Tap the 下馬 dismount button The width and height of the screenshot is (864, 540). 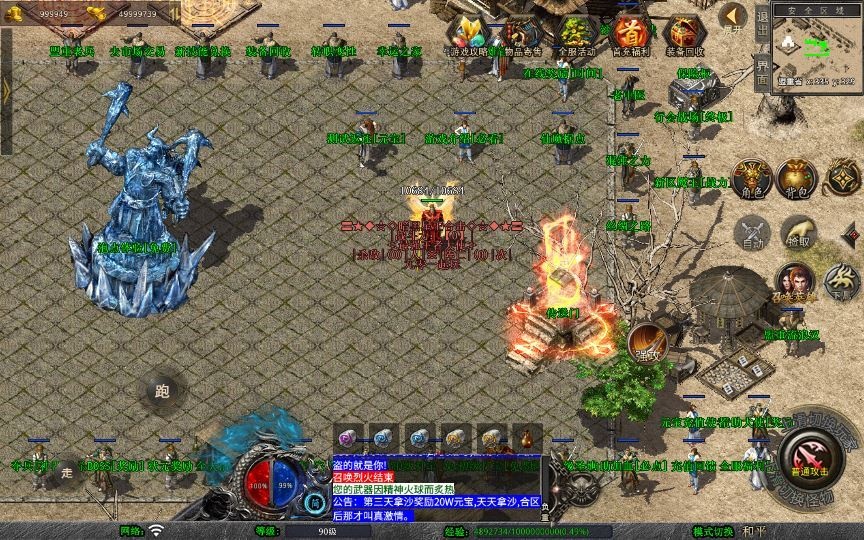click(843, 283)
